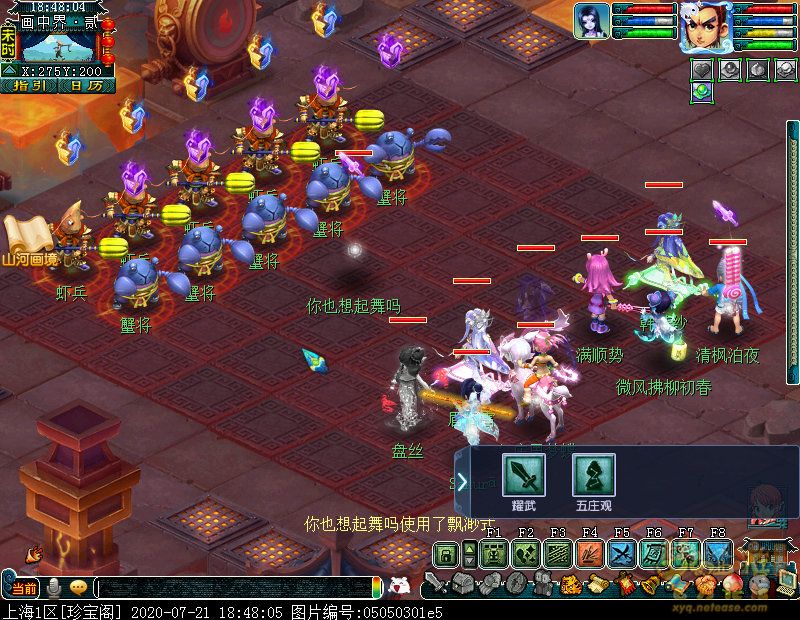Collapse the skill panel with its arrow
Screen dimensions: 800x620
pos(461,482)
